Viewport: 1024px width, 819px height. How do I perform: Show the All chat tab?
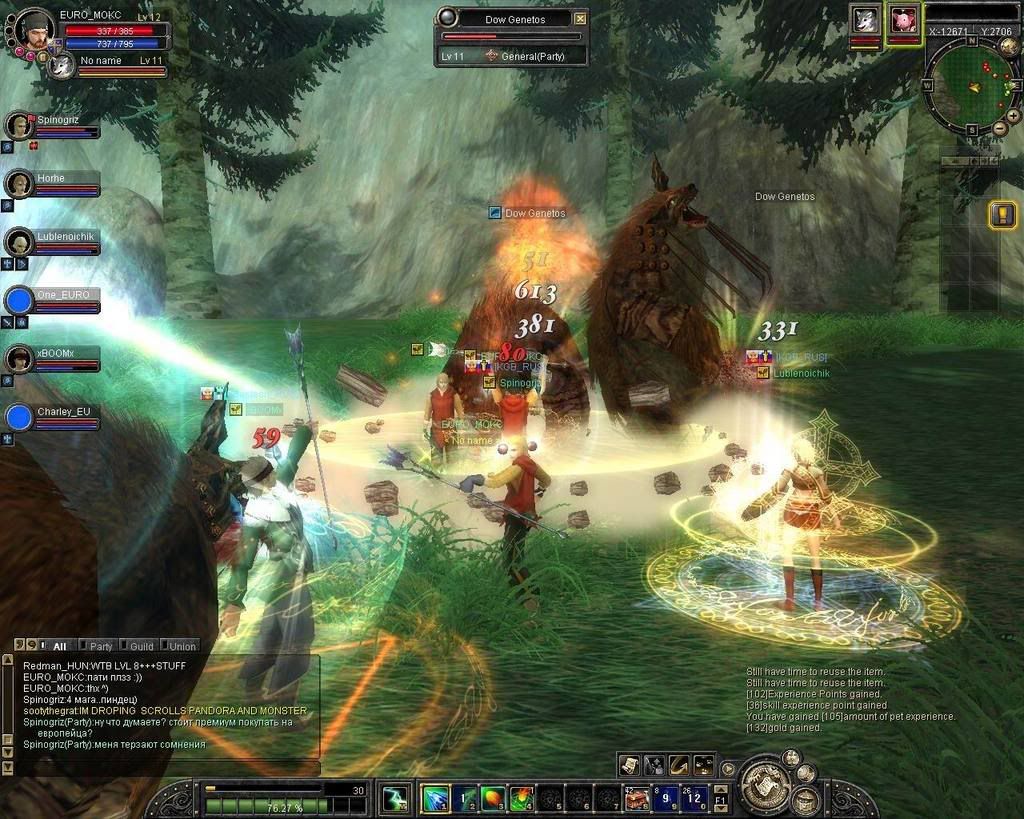point(56,646)
